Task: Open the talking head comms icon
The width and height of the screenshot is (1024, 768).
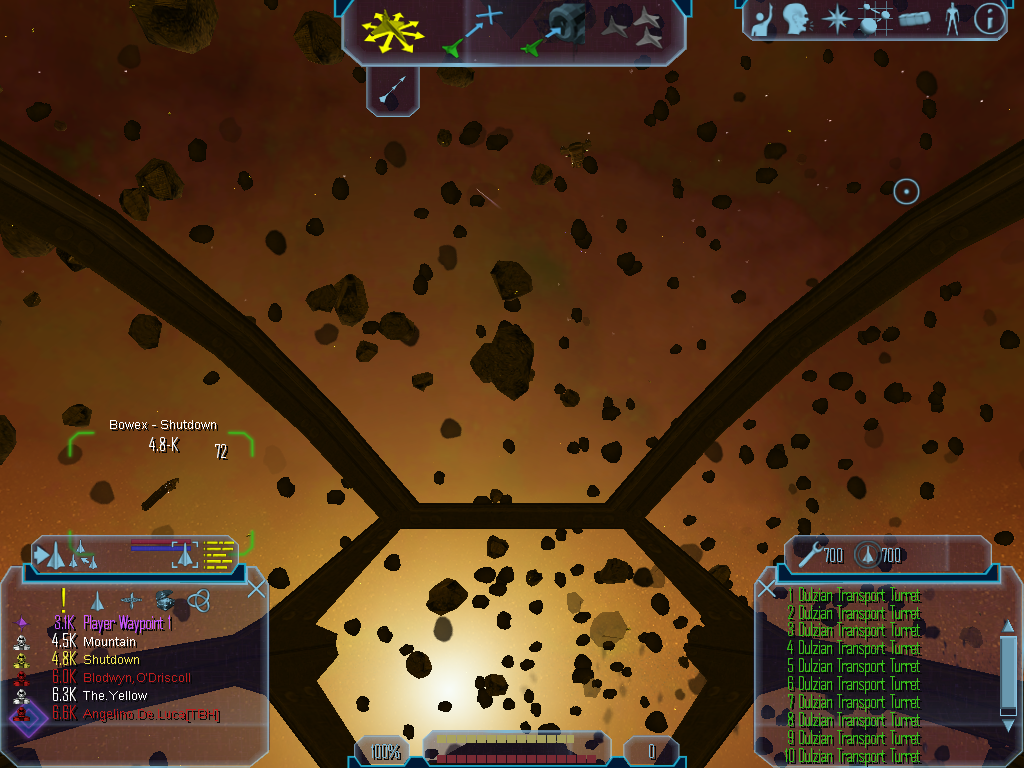Action: coord(797,19)
